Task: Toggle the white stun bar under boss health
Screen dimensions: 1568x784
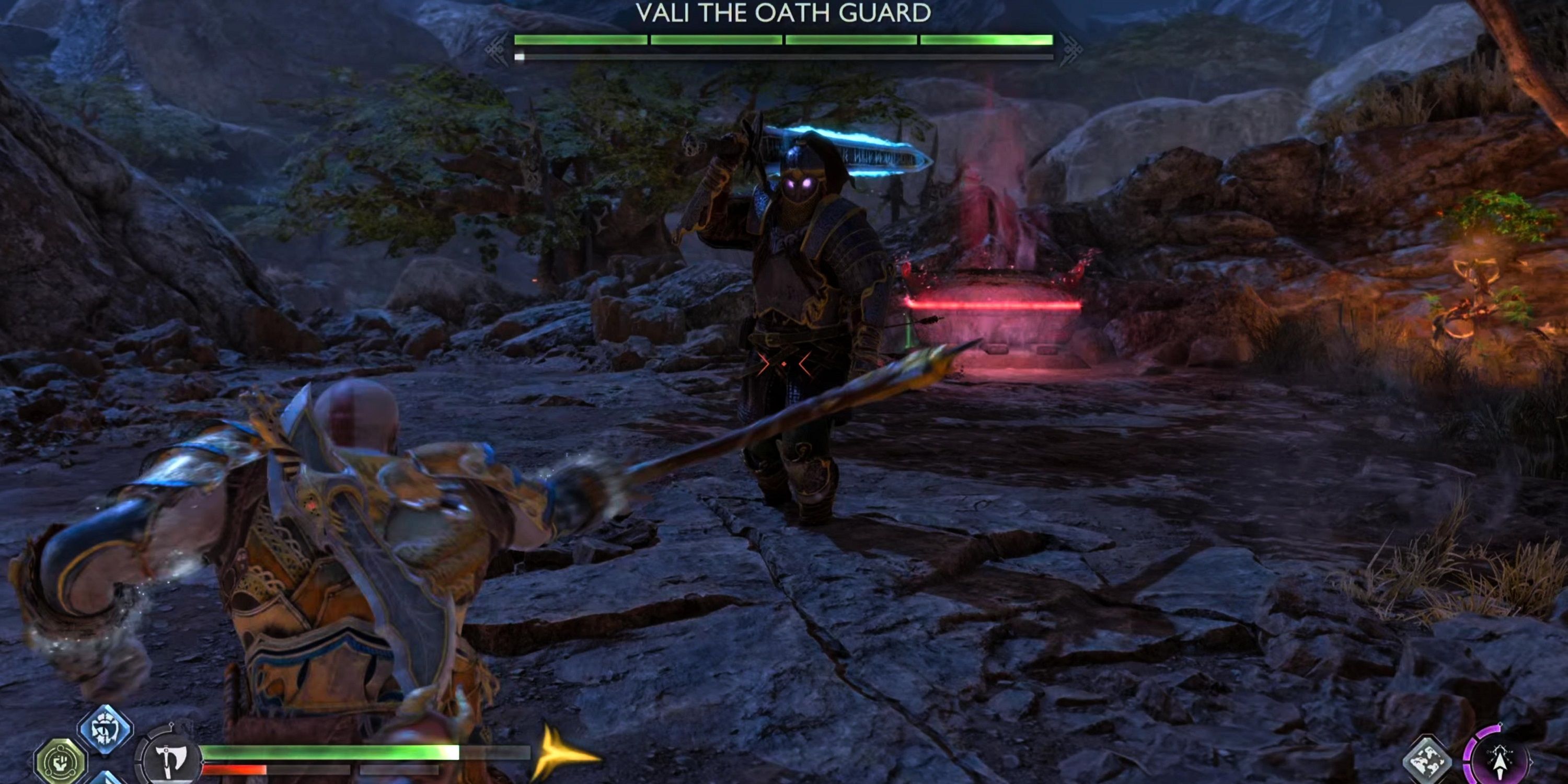Action: [x=521, y=56]
